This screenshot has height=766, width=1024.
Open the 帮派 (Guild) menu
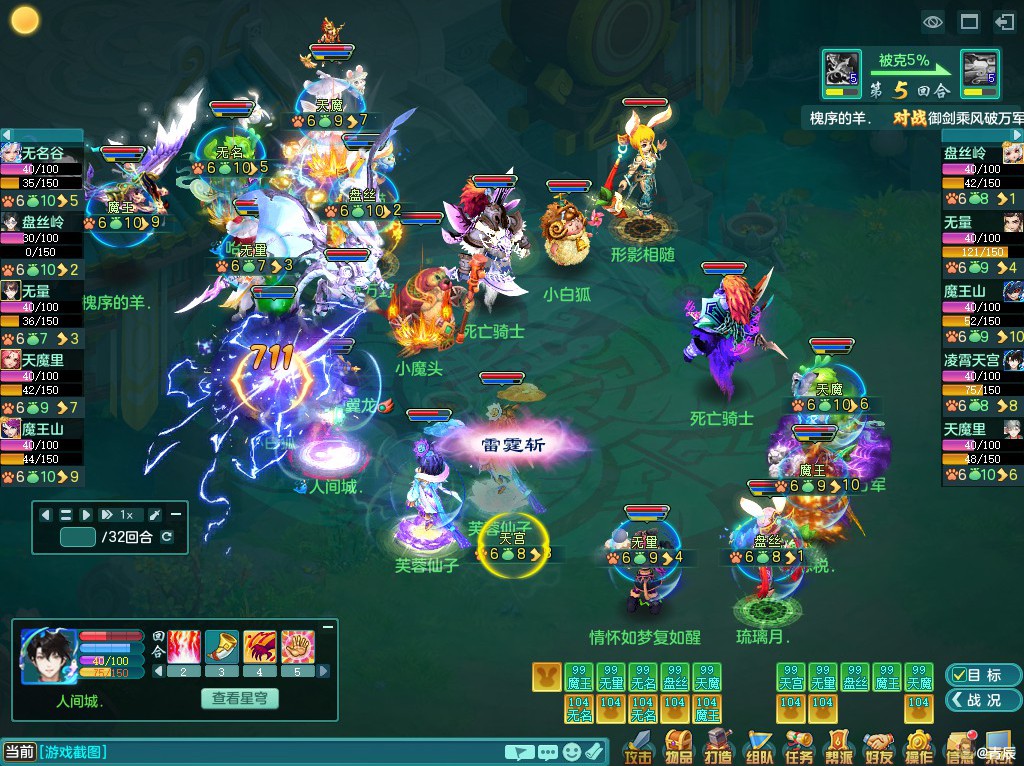coord(839,746)
